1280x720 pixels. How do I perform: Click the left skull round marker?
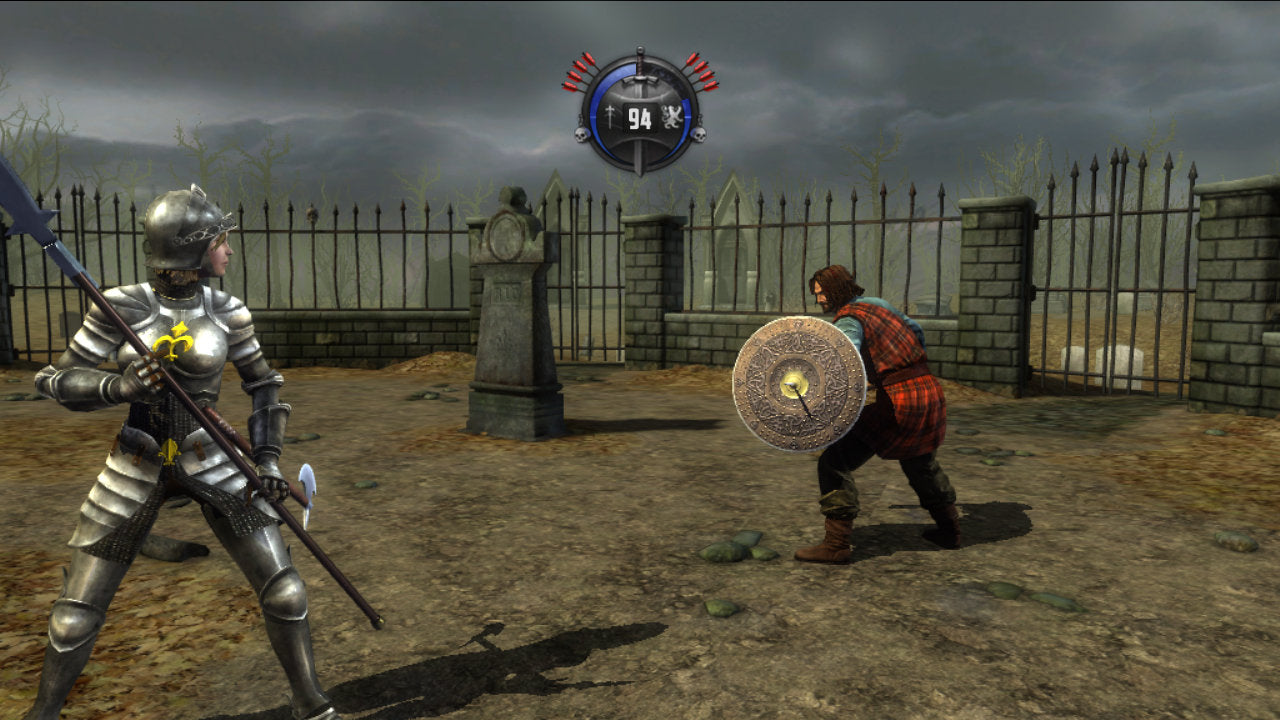(x=580, y=134)
